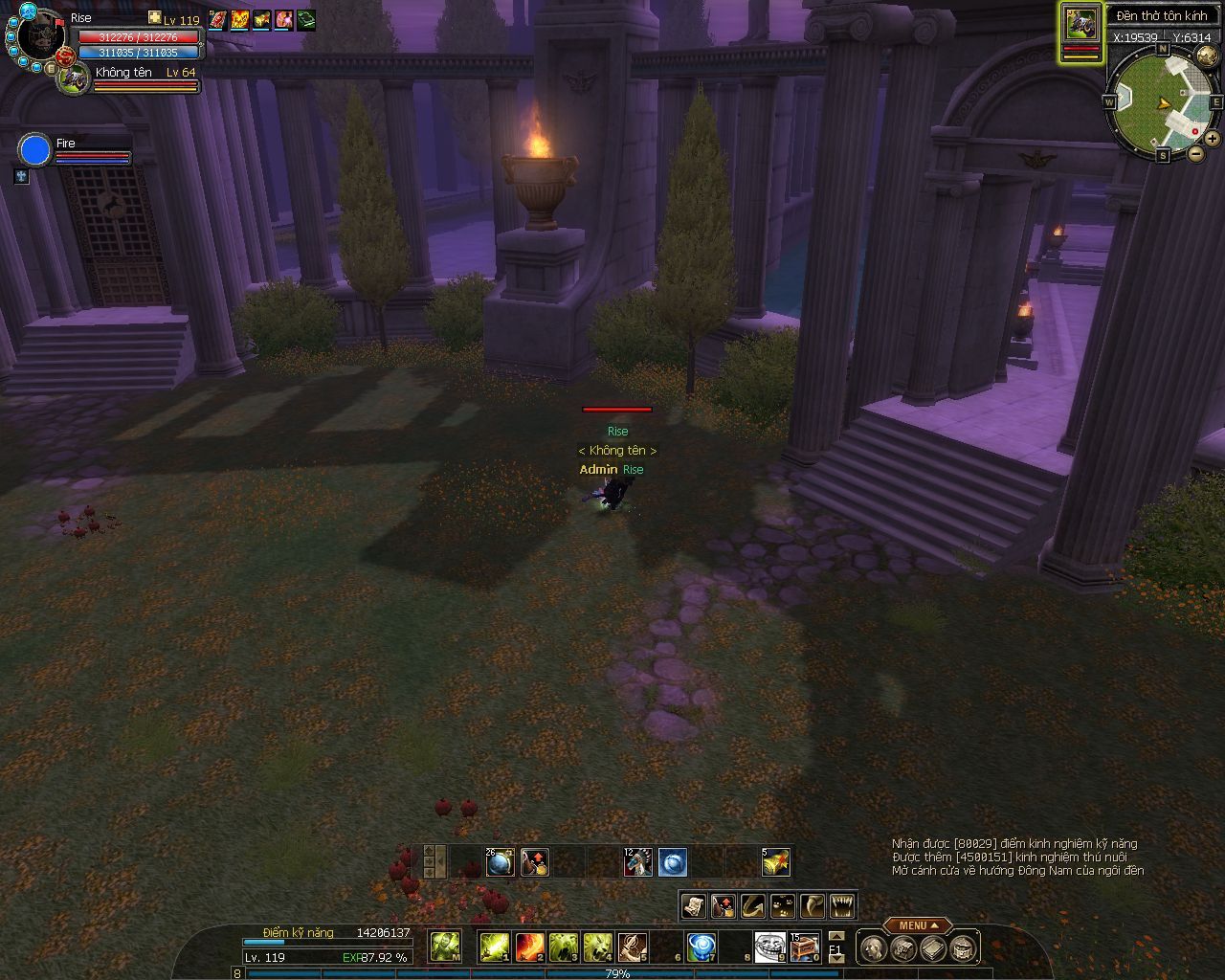Select party member Fire's blue portrait
The width and height of the screenshot is (1225, 980).
pos(34,150)
